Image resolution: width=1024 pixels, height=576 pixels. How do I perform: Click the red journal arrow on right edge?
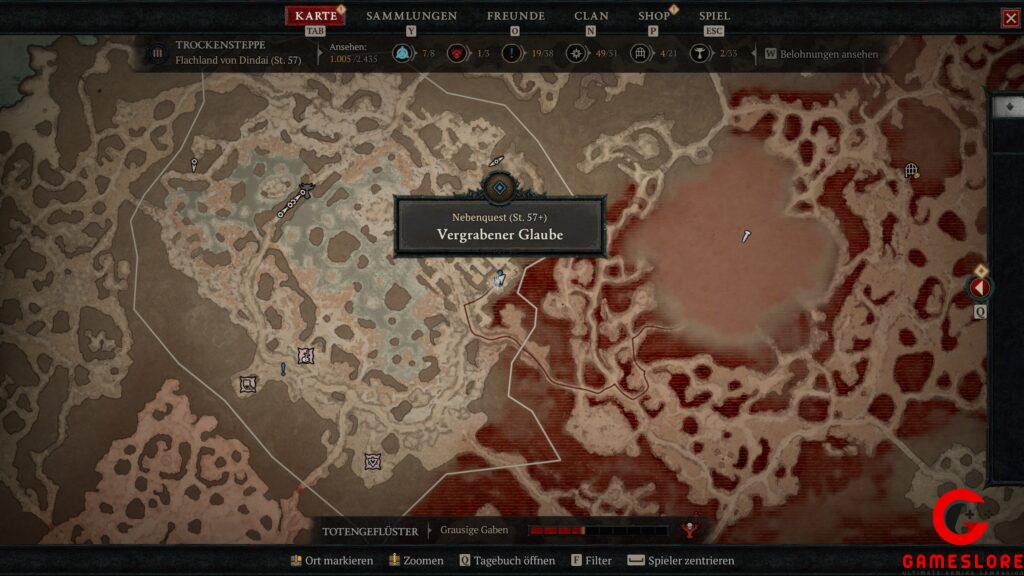980,288
